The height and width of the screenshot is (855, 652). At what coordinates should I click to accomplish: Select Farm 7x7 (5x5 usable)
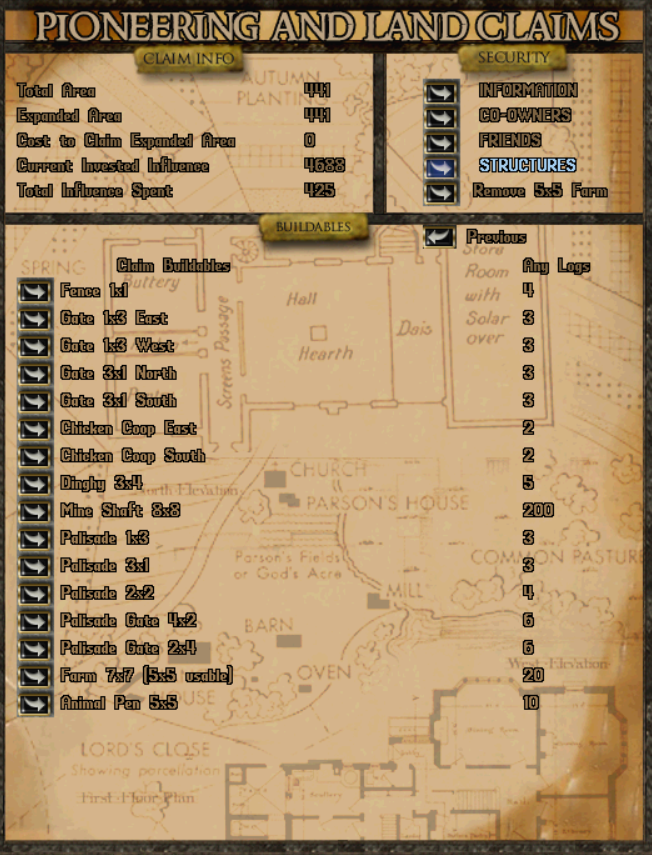pos(35,677)
